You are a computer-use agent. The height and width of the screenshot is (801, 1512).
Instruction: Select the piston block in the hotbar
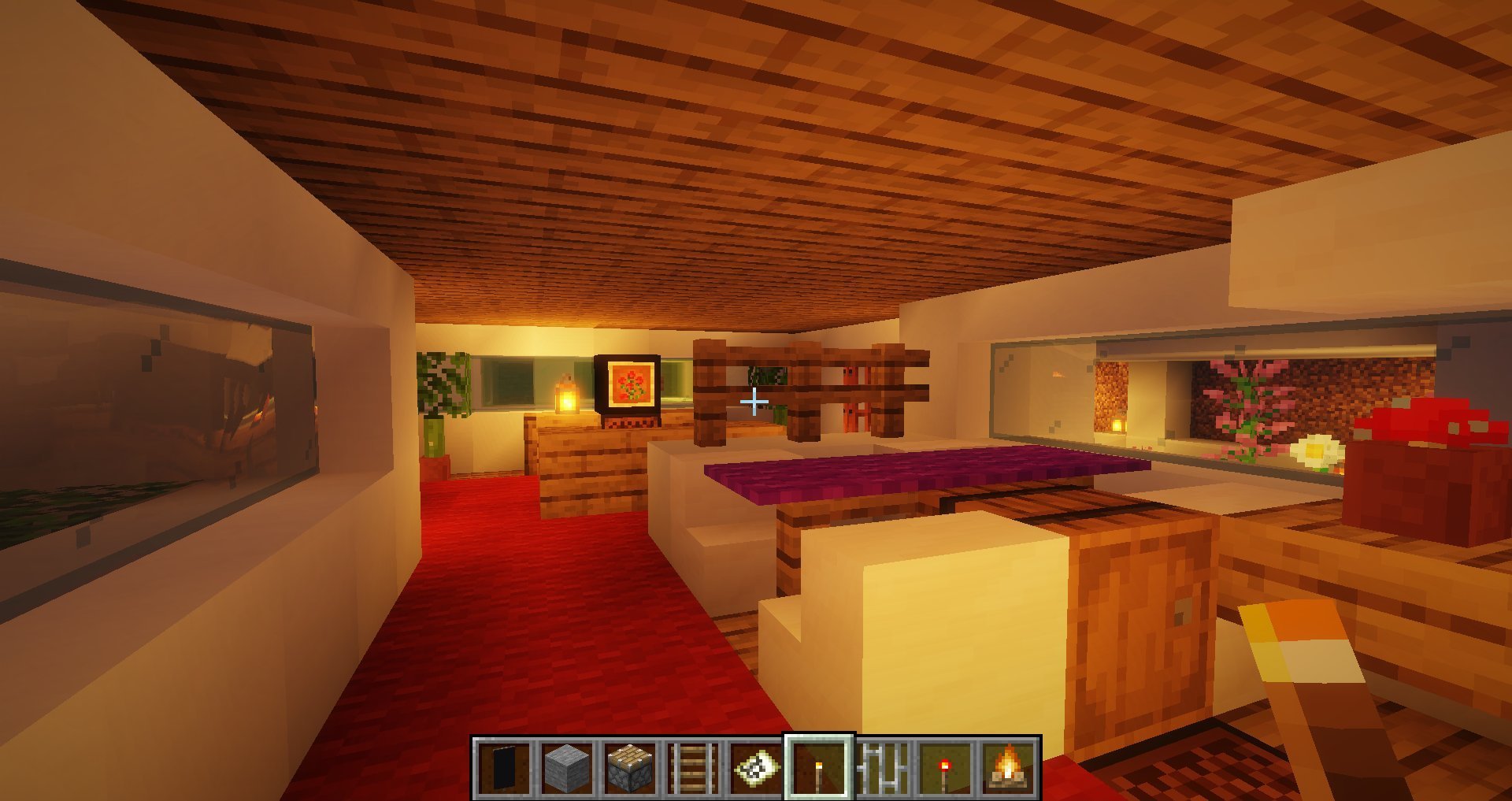click(629, 768)
